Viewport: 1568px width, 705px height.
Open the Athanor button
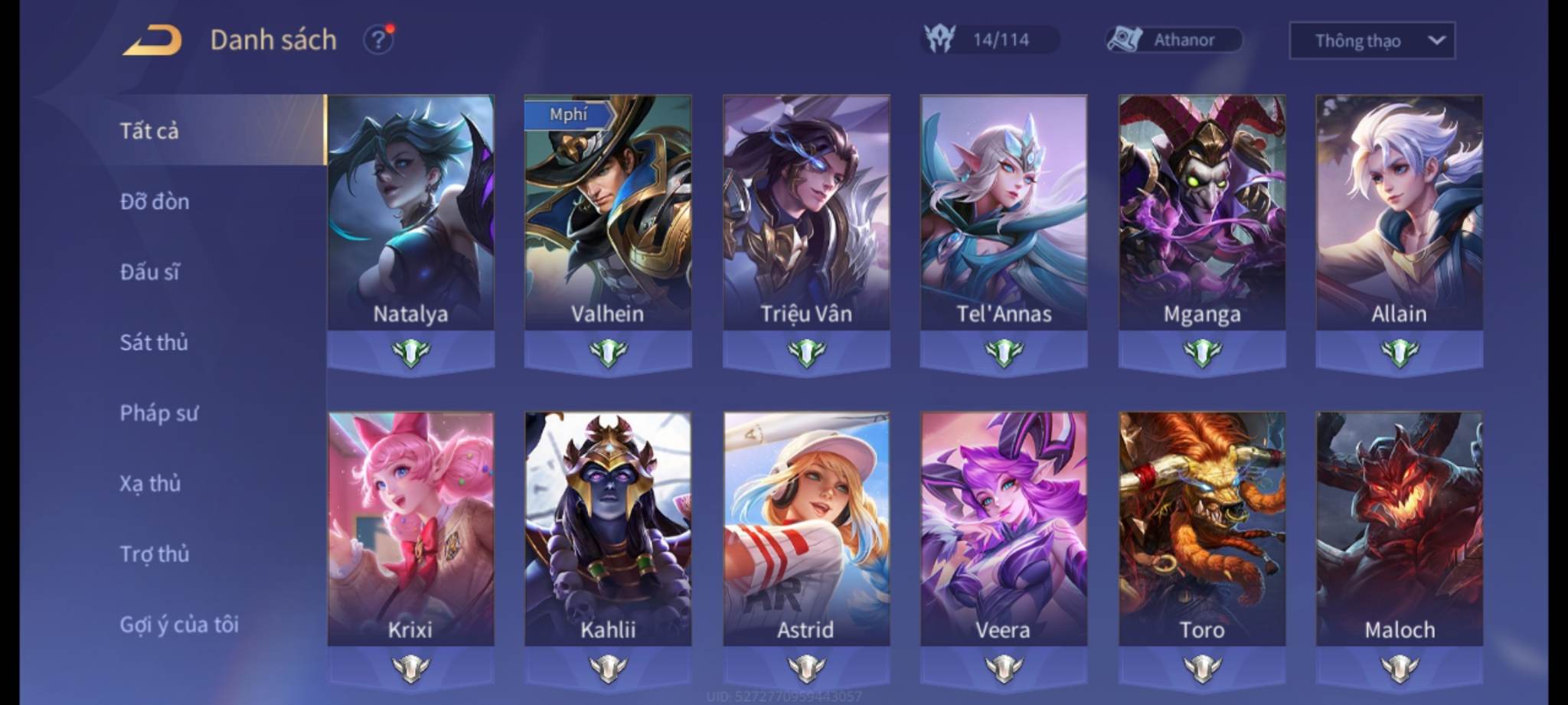(x=1174, y=40)
